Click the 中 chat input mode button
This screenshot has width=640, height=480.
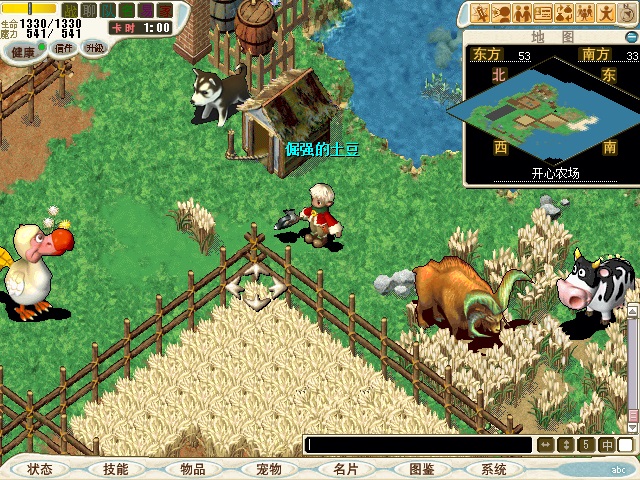[607, 445]
